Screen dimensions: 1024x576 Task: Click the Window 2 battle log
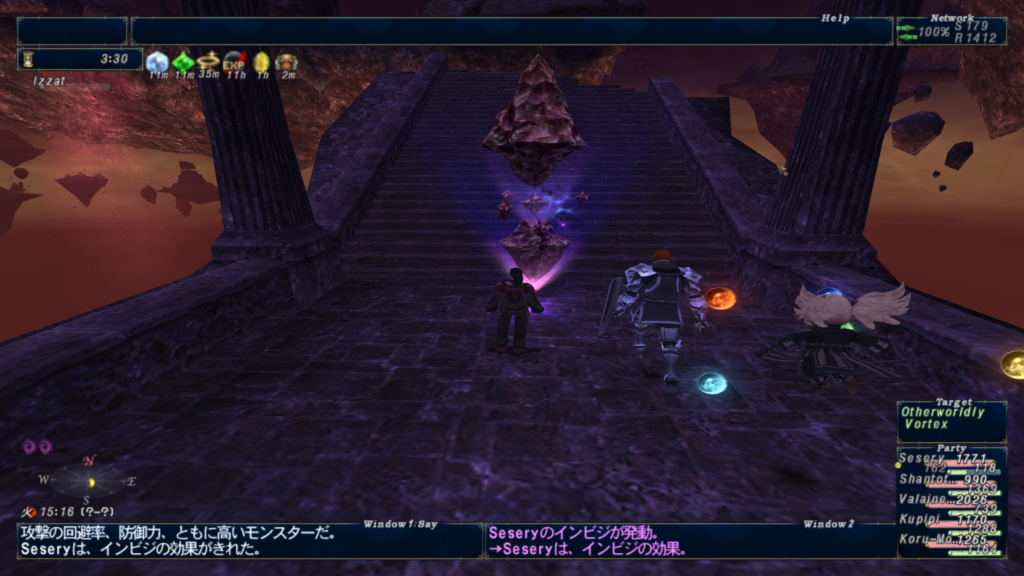click(x=690, y=540)
